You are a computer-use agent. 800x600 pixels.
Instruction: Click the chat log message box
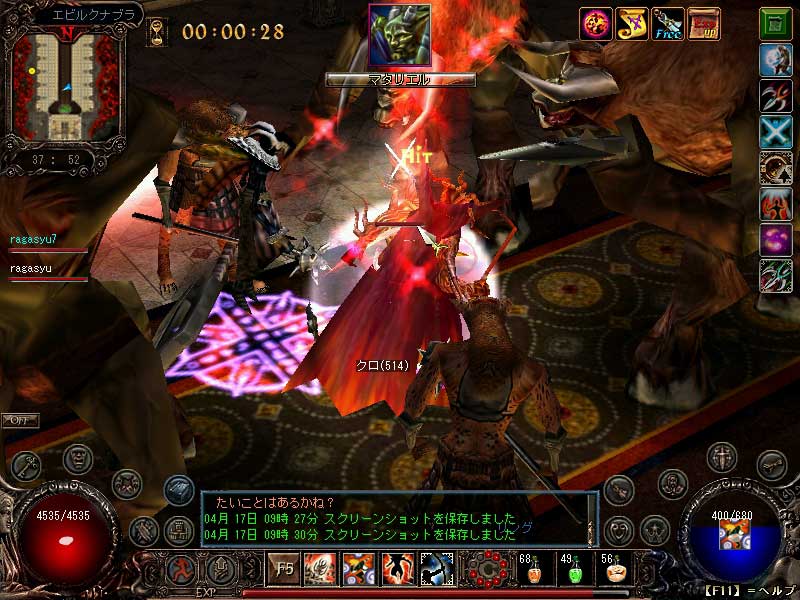click(x=398, y=517)
